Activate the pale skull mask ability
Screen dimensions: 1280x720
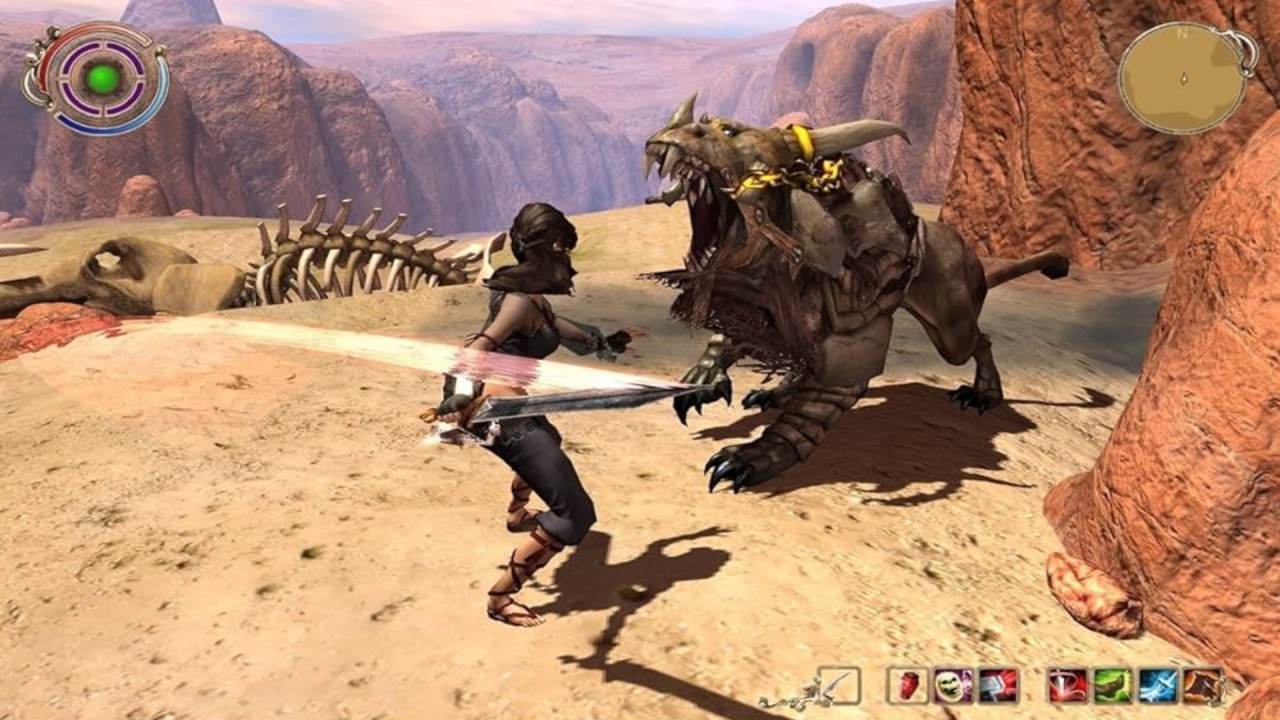[x=953, y=686]
